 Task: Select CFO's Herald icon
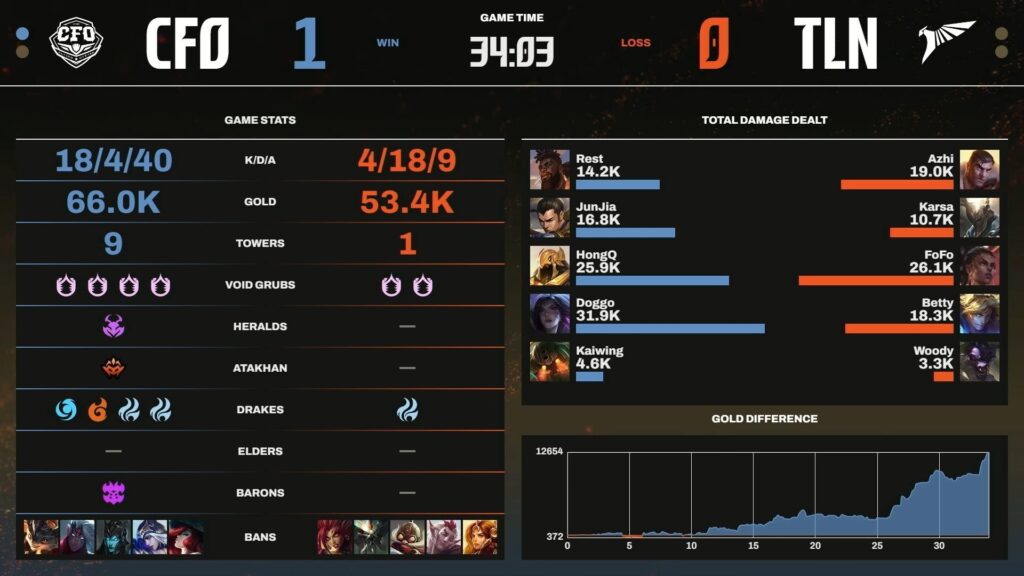point(113,326)
